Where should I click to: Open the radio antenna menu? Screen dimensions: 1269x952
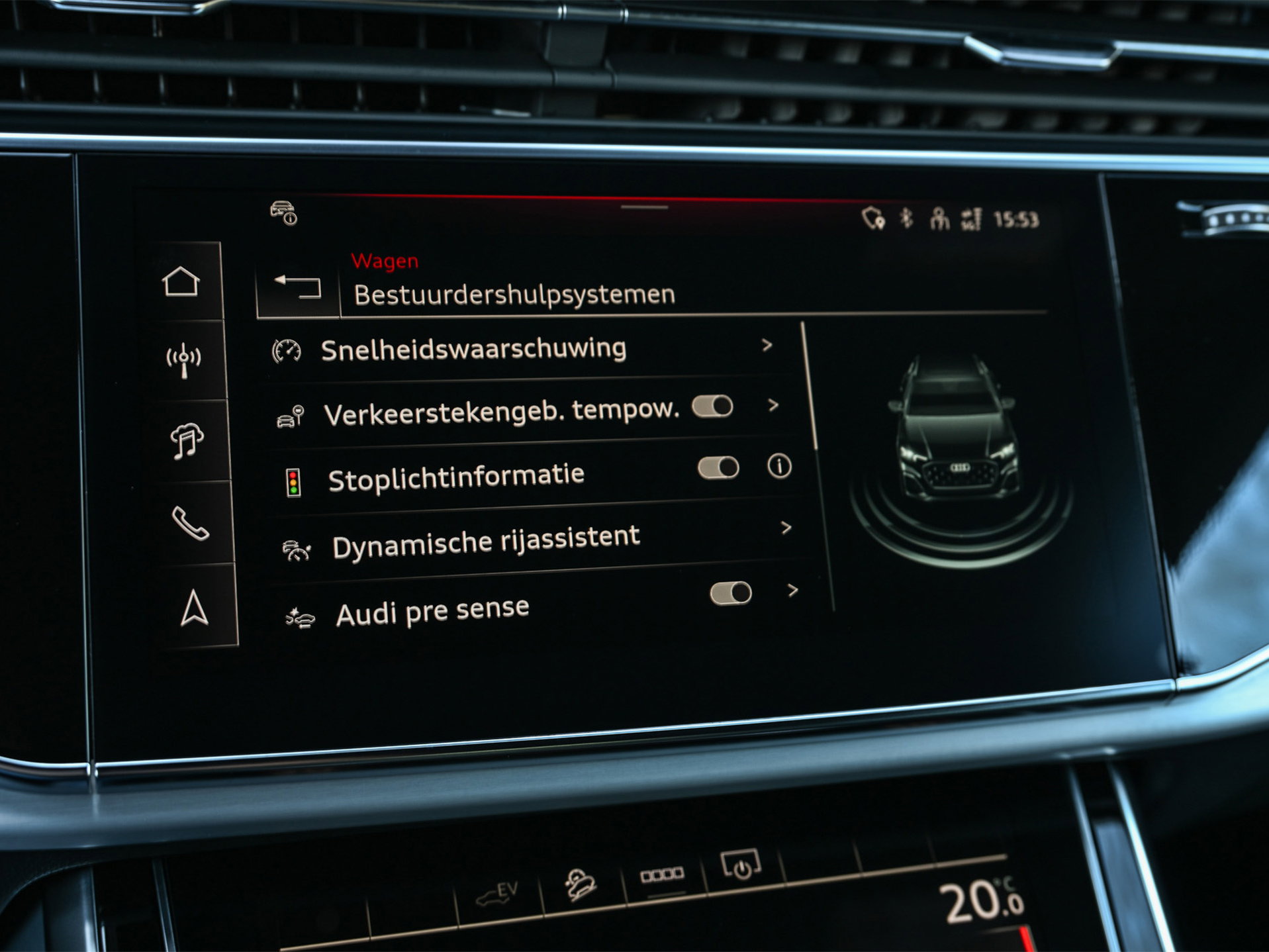pos(184,361)
